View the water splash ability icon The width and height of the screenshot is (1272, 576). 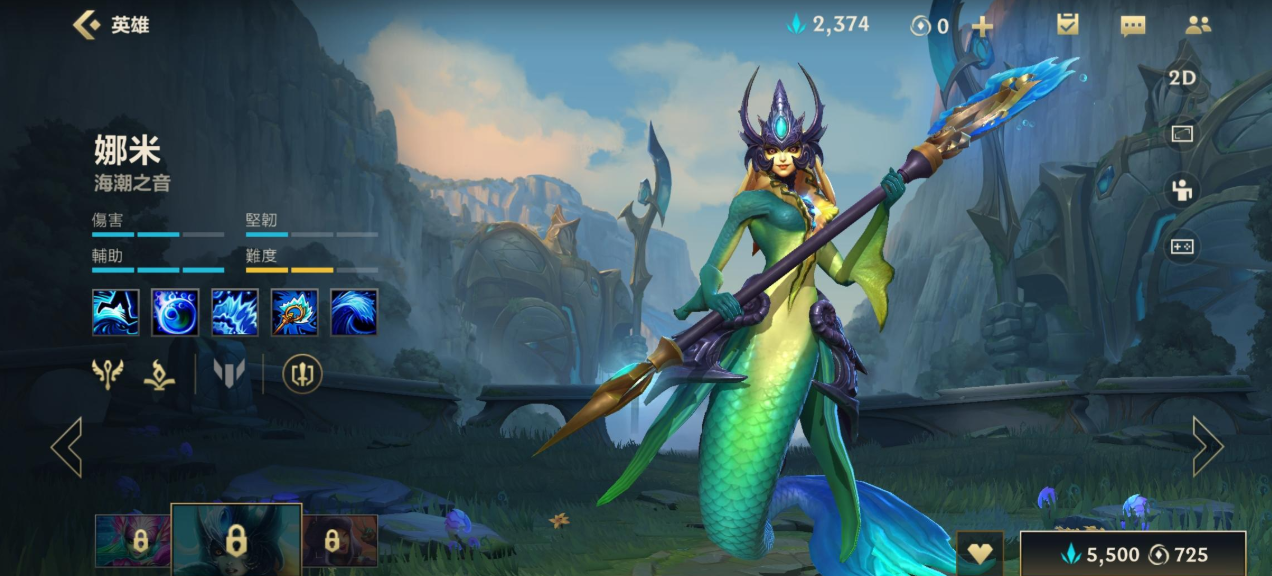235,312
